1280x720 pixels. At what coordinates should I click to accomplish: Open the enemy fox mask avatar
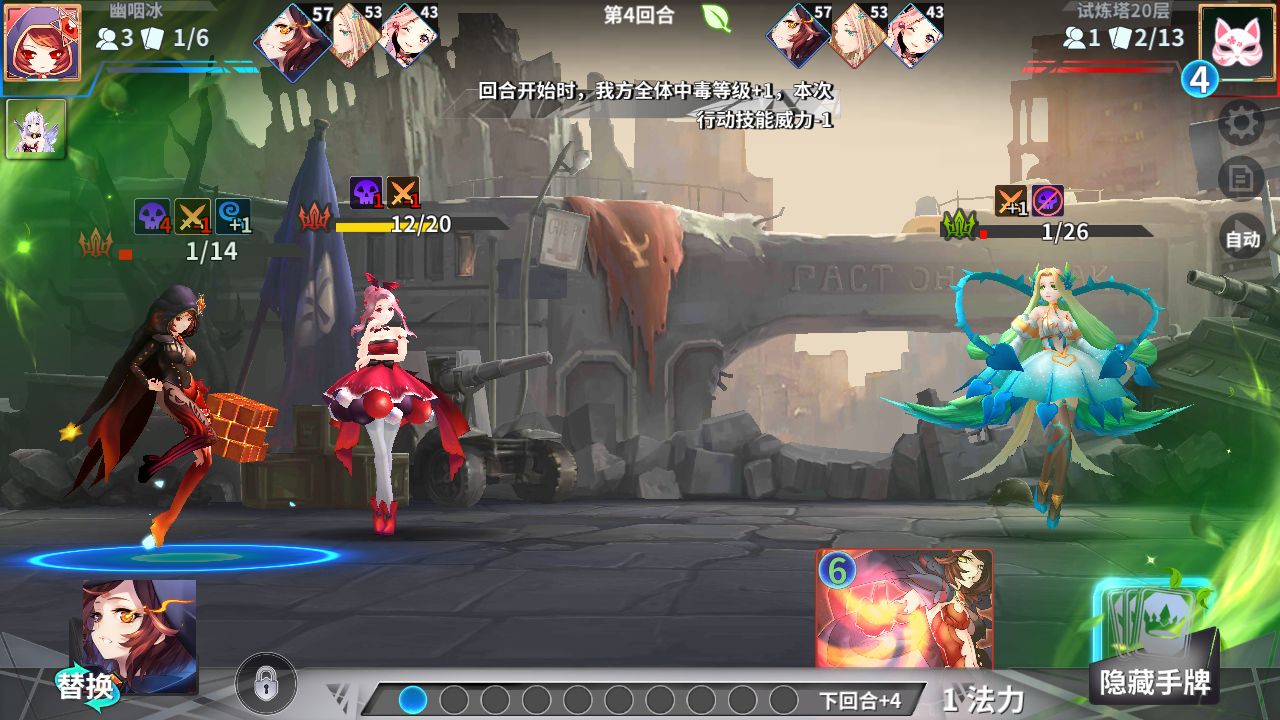1238,42
